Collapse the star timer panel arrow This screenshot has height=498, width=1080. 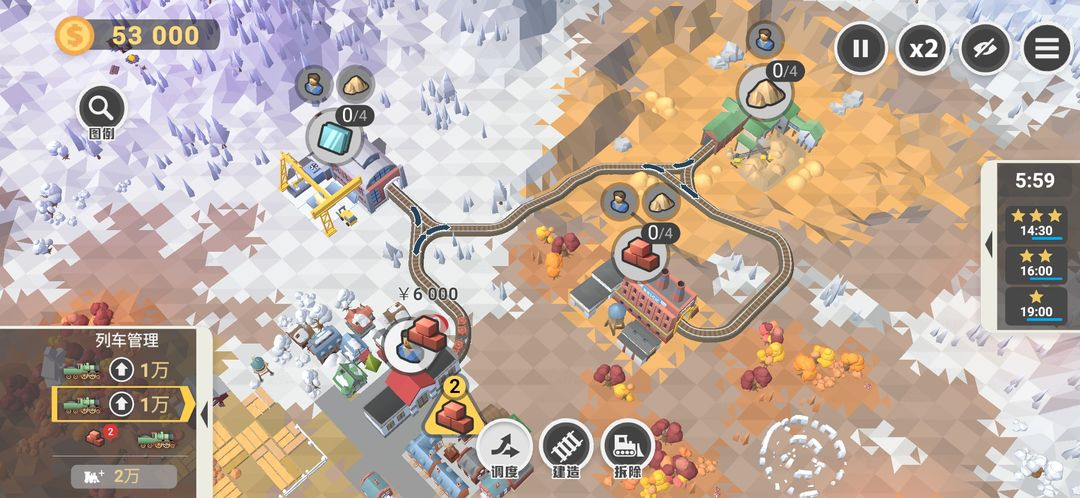(x=990, y=243)
